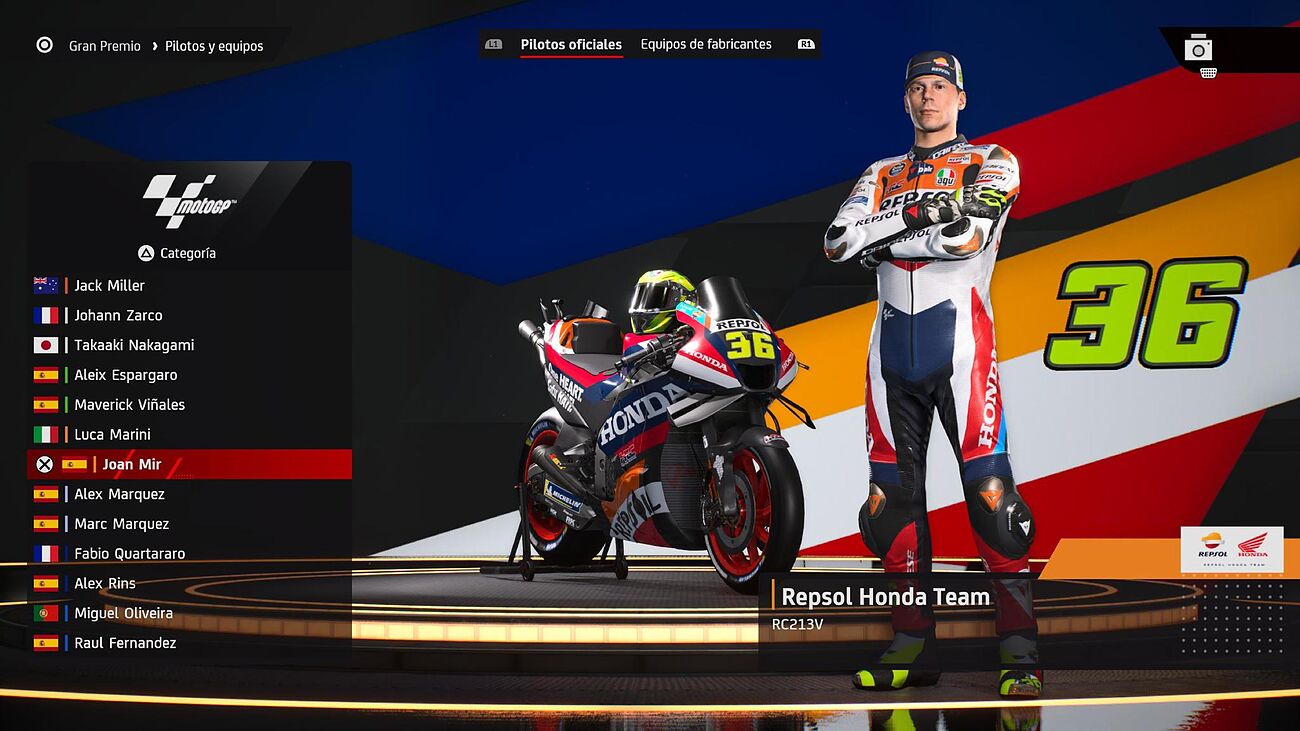Screen dimensions: 1300x731
Task: Open photo mode via the camera icon
Action: (1198, 48)
